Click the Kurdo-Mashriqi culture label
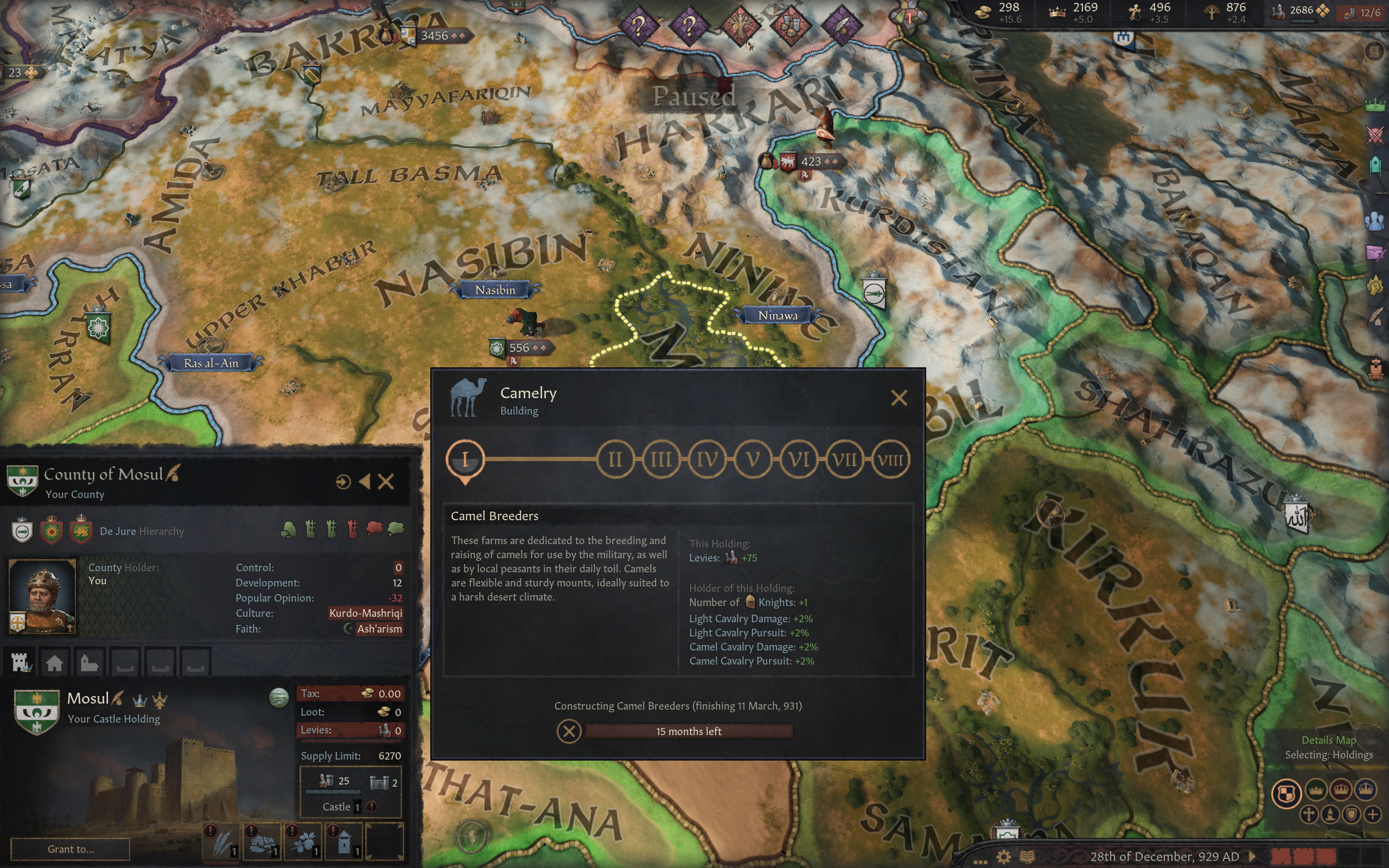The image size is (1389, 868). pyautogui.click(x=366, y=613)
